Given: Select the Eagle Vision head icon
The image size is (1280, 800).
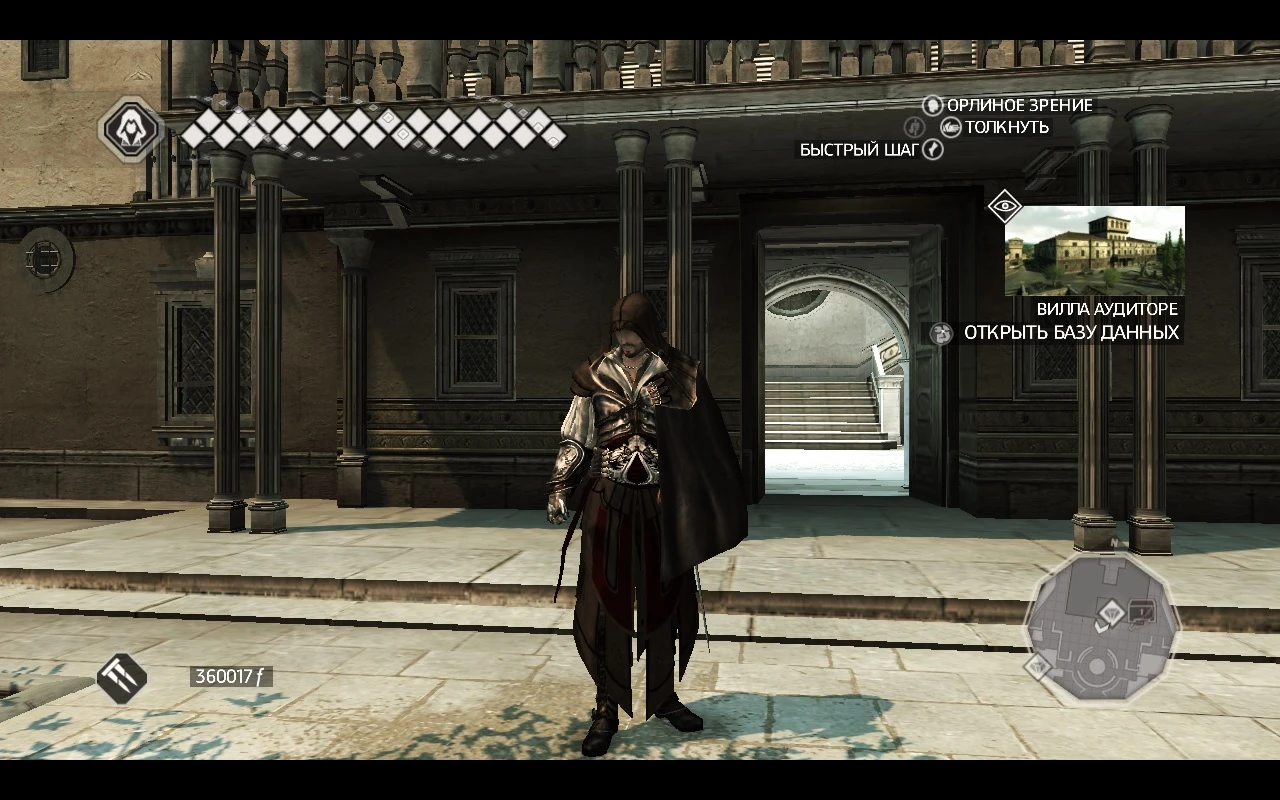Looking at the screenshot, I should [x=932, y=104].
